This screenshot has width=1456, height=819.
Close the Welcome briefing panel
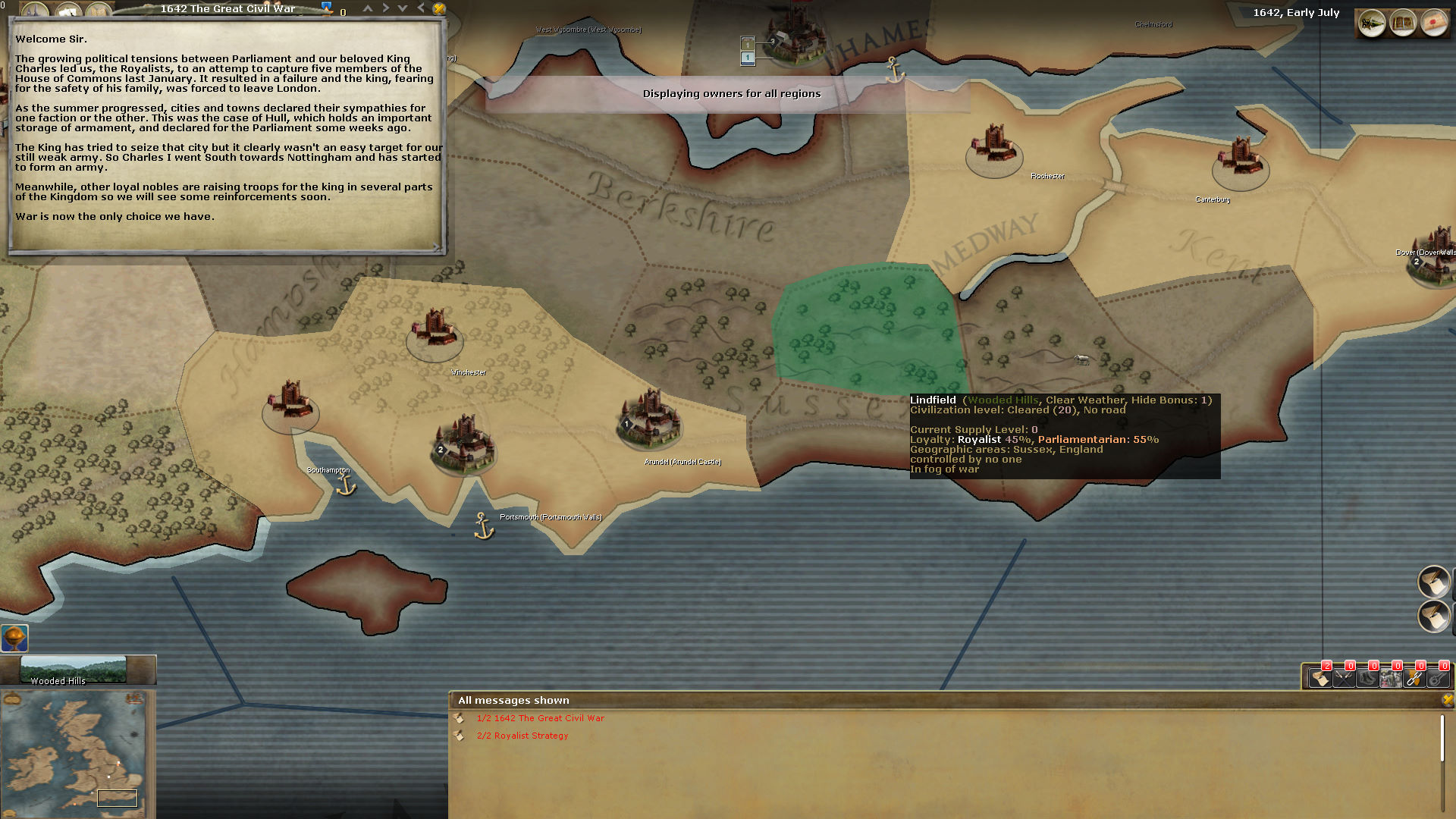(439, 9)
